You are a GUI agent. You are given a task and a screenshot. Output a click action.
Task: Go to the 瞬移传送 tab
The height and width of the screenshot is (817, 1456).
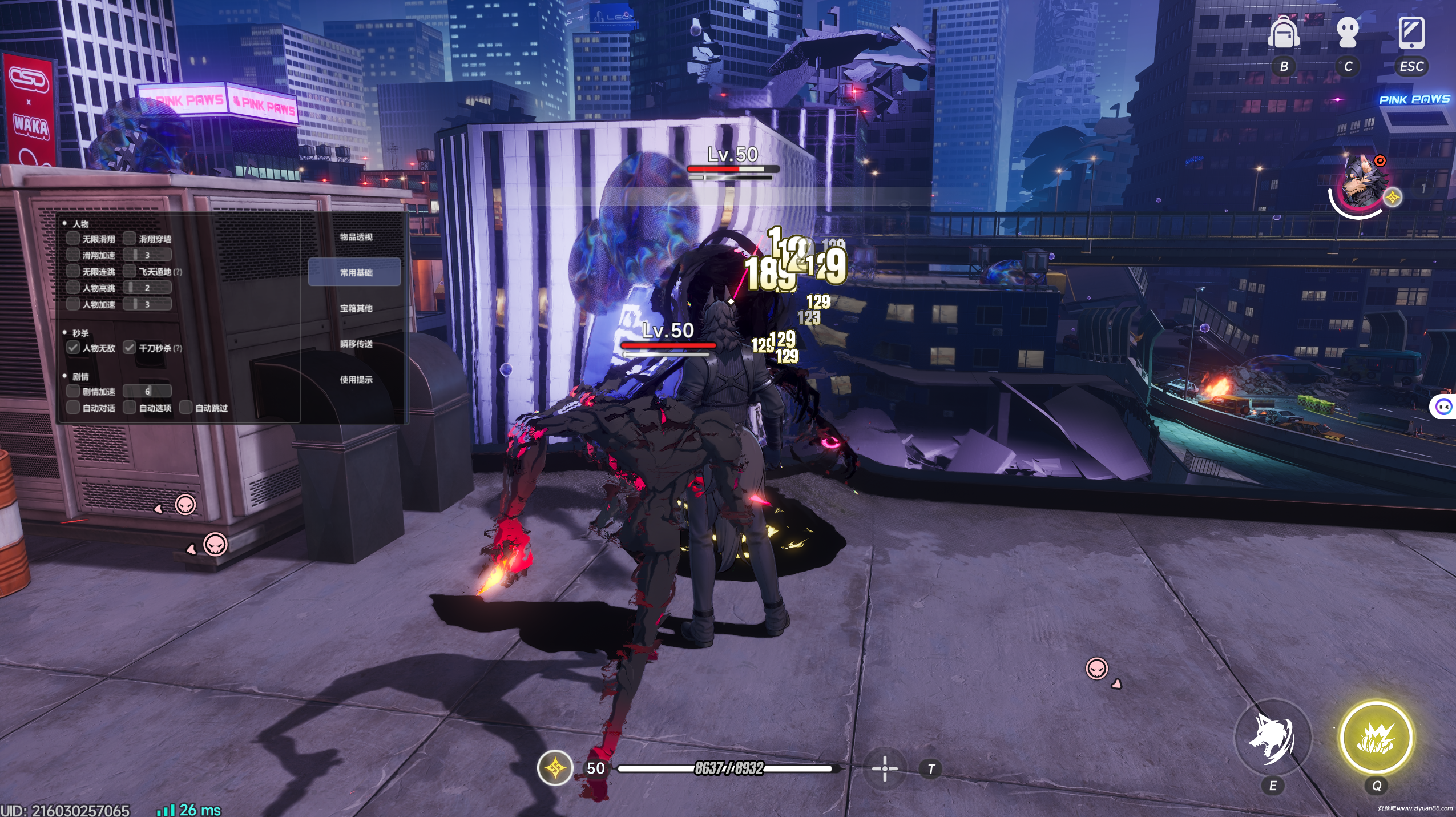[x=356, y=344]
